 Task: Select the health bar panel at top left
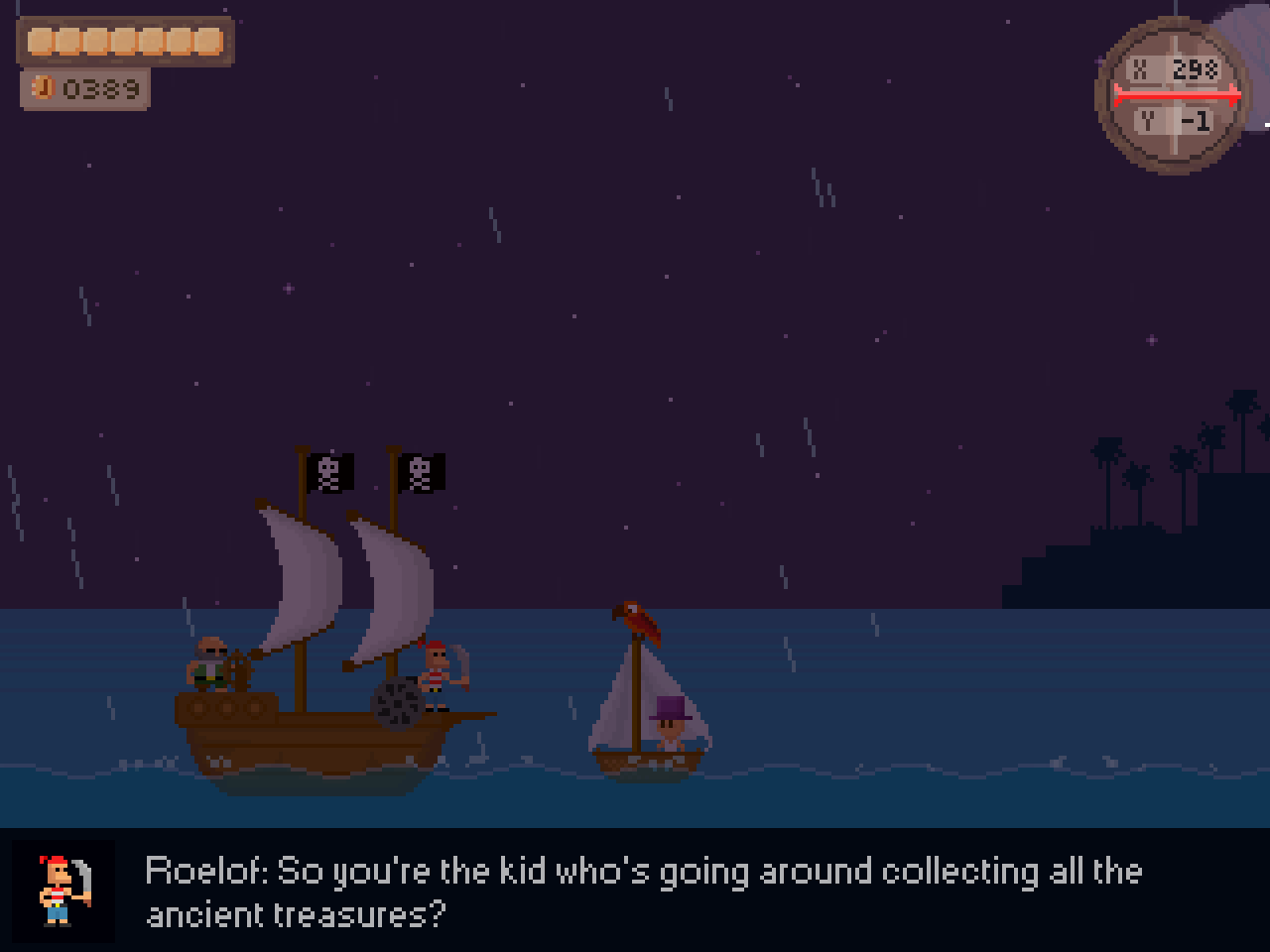pyautogui.click(x=126, y=40)
